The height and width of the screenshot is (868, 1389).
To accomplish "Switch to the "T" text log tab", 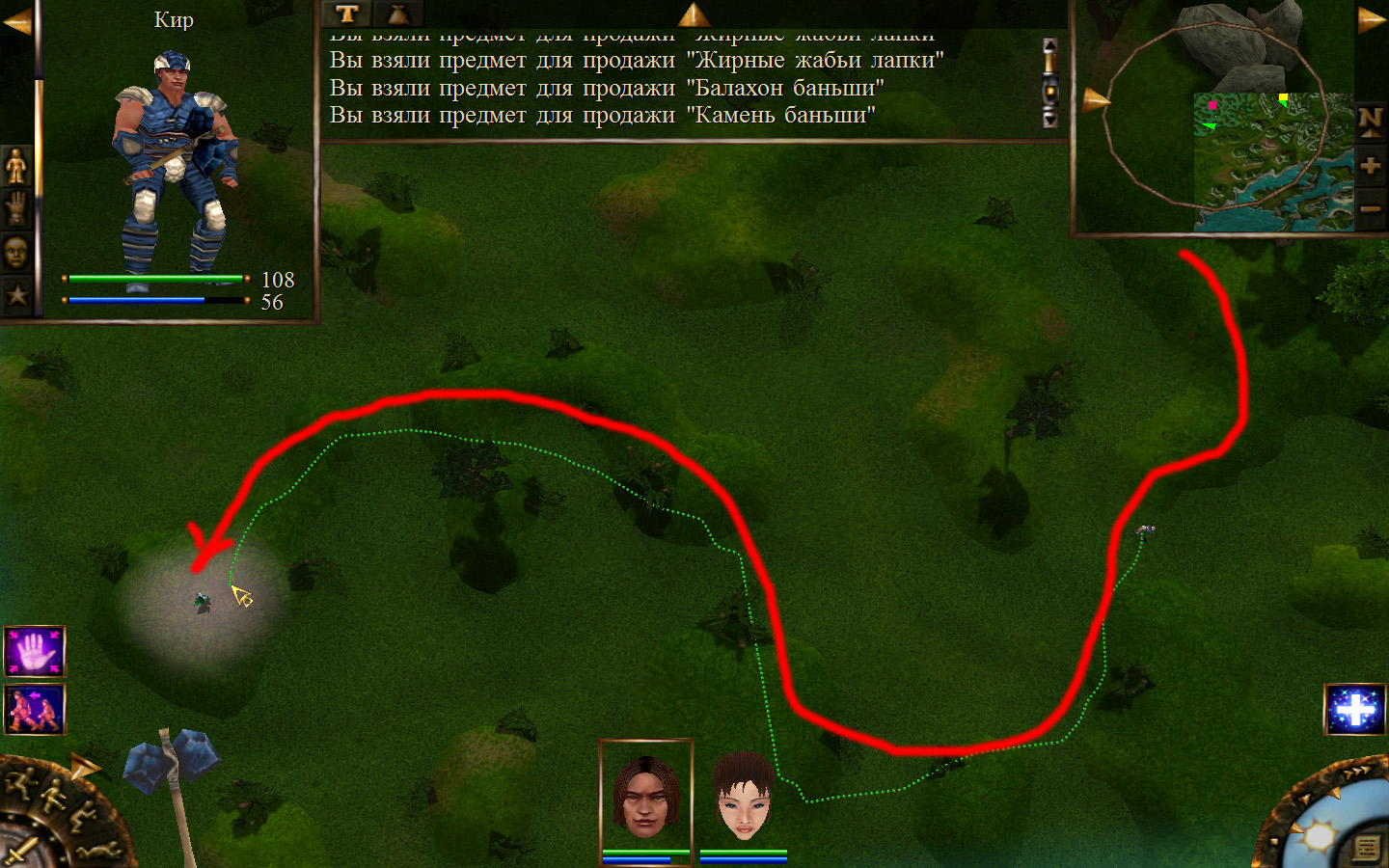I will [x=347, y=14].
